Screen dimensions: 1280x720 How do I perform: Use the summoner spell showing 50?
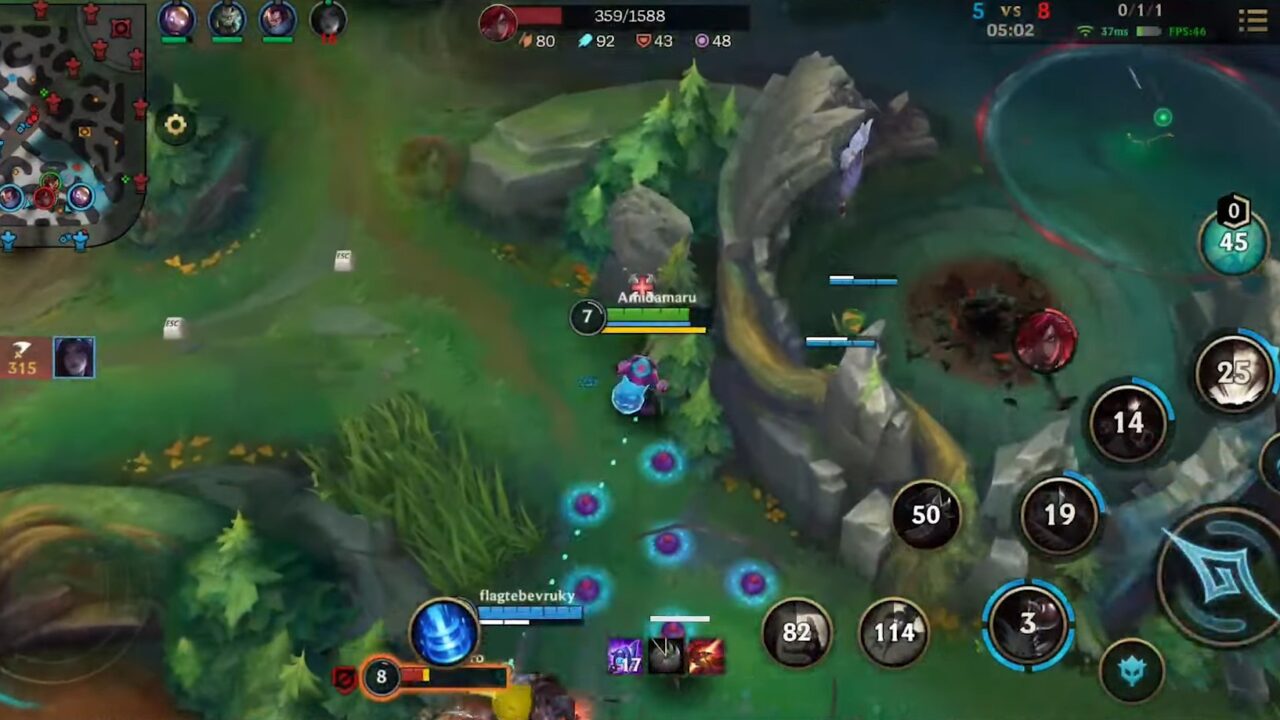[x=924, y=514]
